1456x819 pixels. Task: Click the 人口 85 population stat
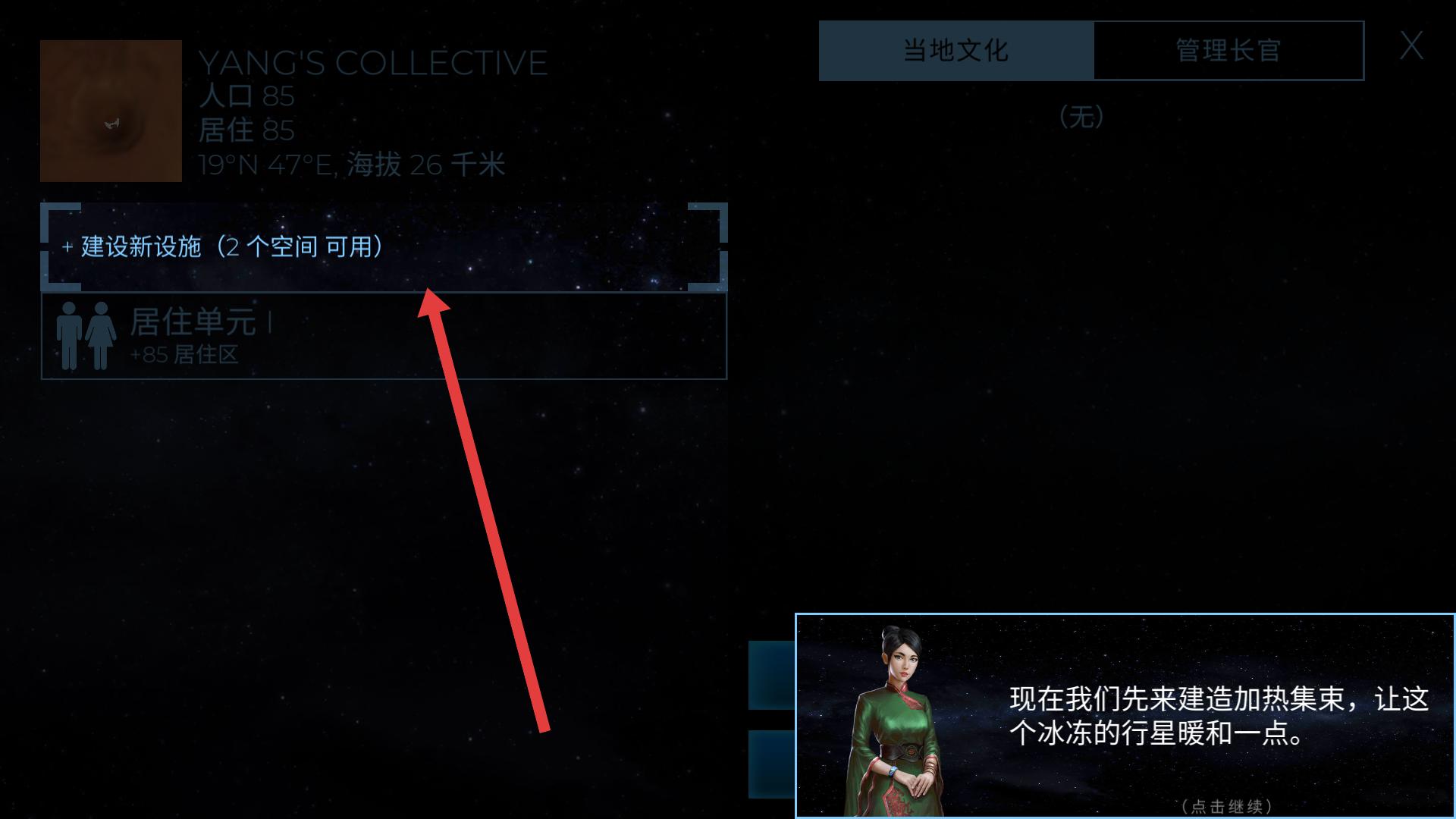click(246, 96)
